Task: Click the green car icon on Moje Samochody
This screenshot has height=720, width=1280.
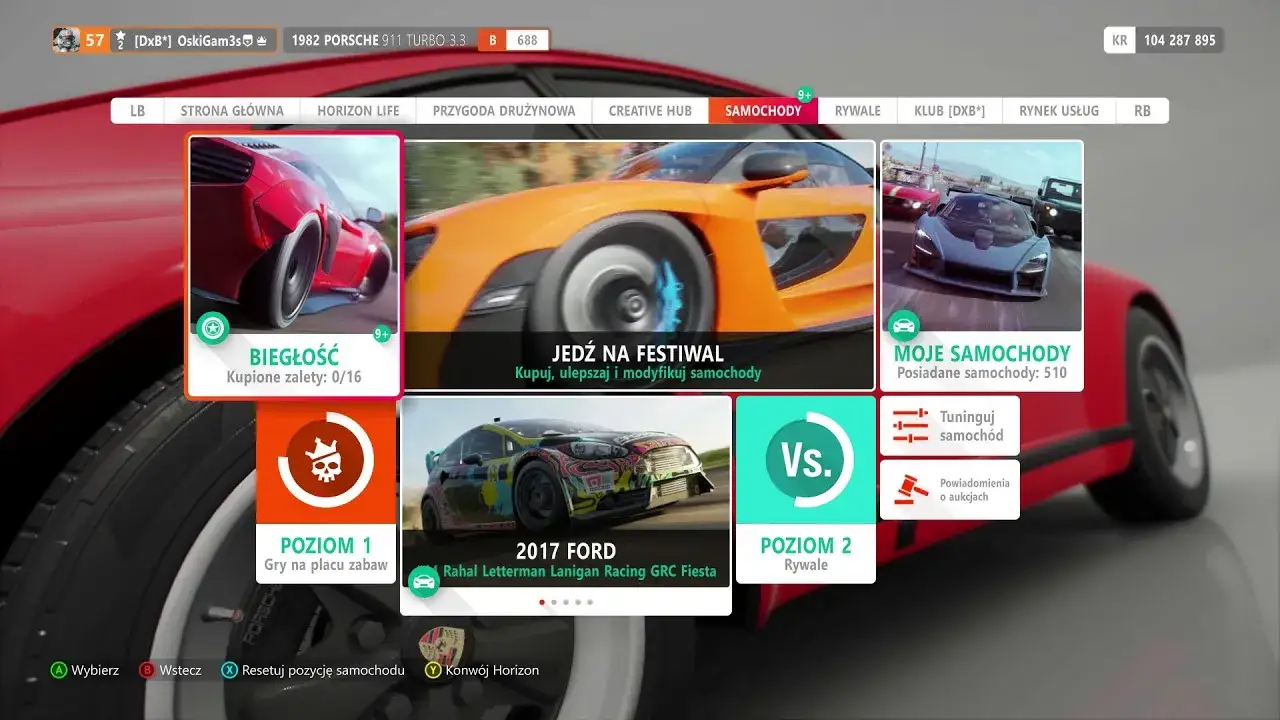Action: pyautogui.click(x=904, y=325)
